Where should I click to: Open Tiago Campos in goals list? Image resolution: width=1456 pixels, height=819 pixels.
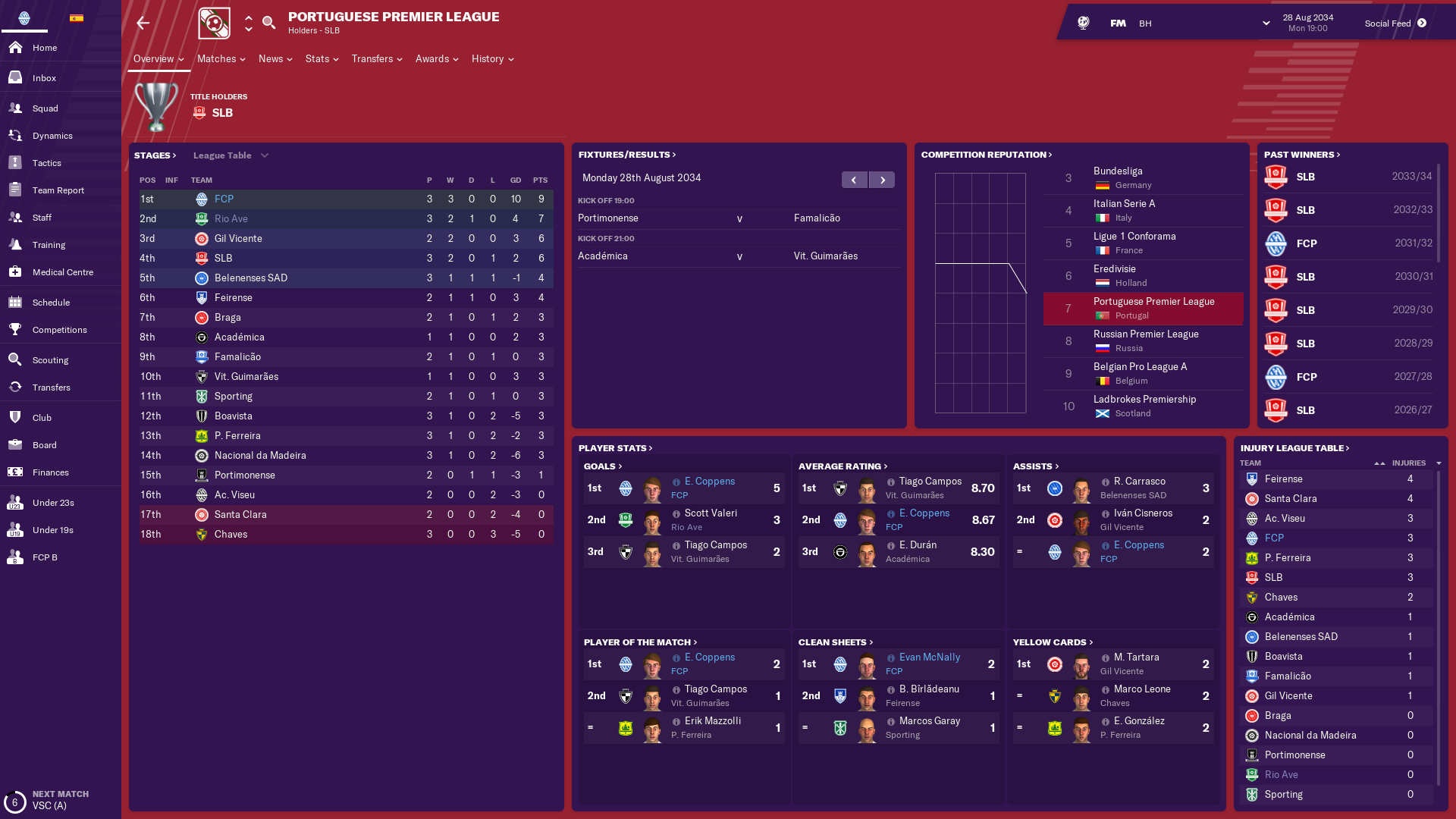click(x=715, y=545)
